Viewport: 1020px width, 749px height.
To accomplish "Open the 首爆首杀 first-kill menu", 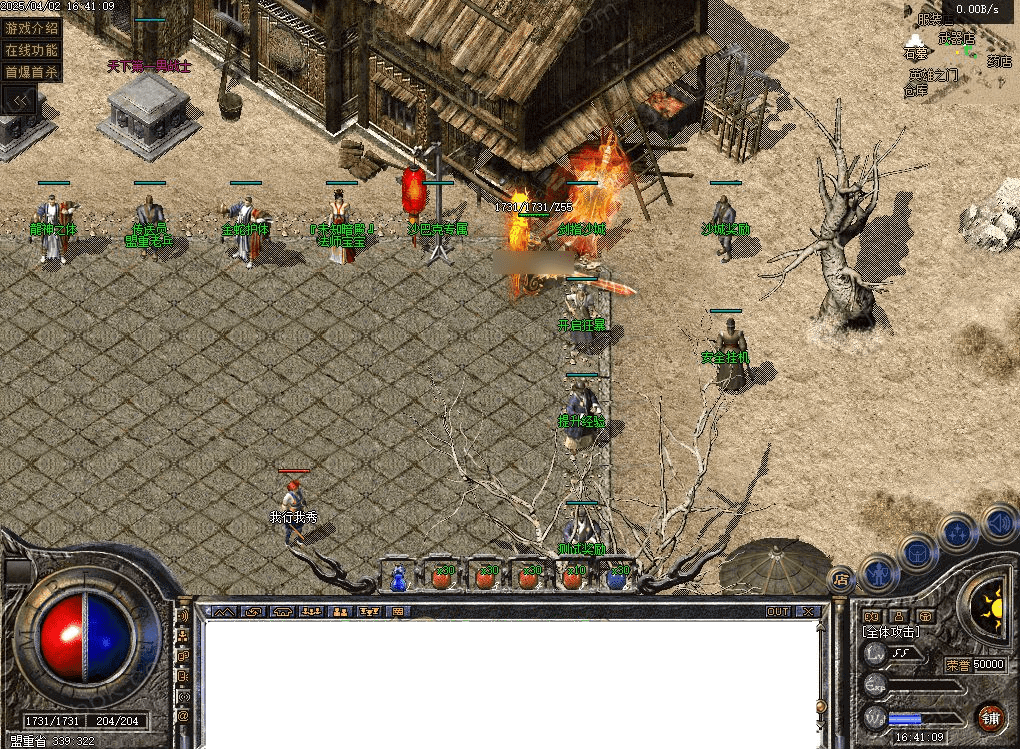I will pyautogui.click(x=32, y=72).
